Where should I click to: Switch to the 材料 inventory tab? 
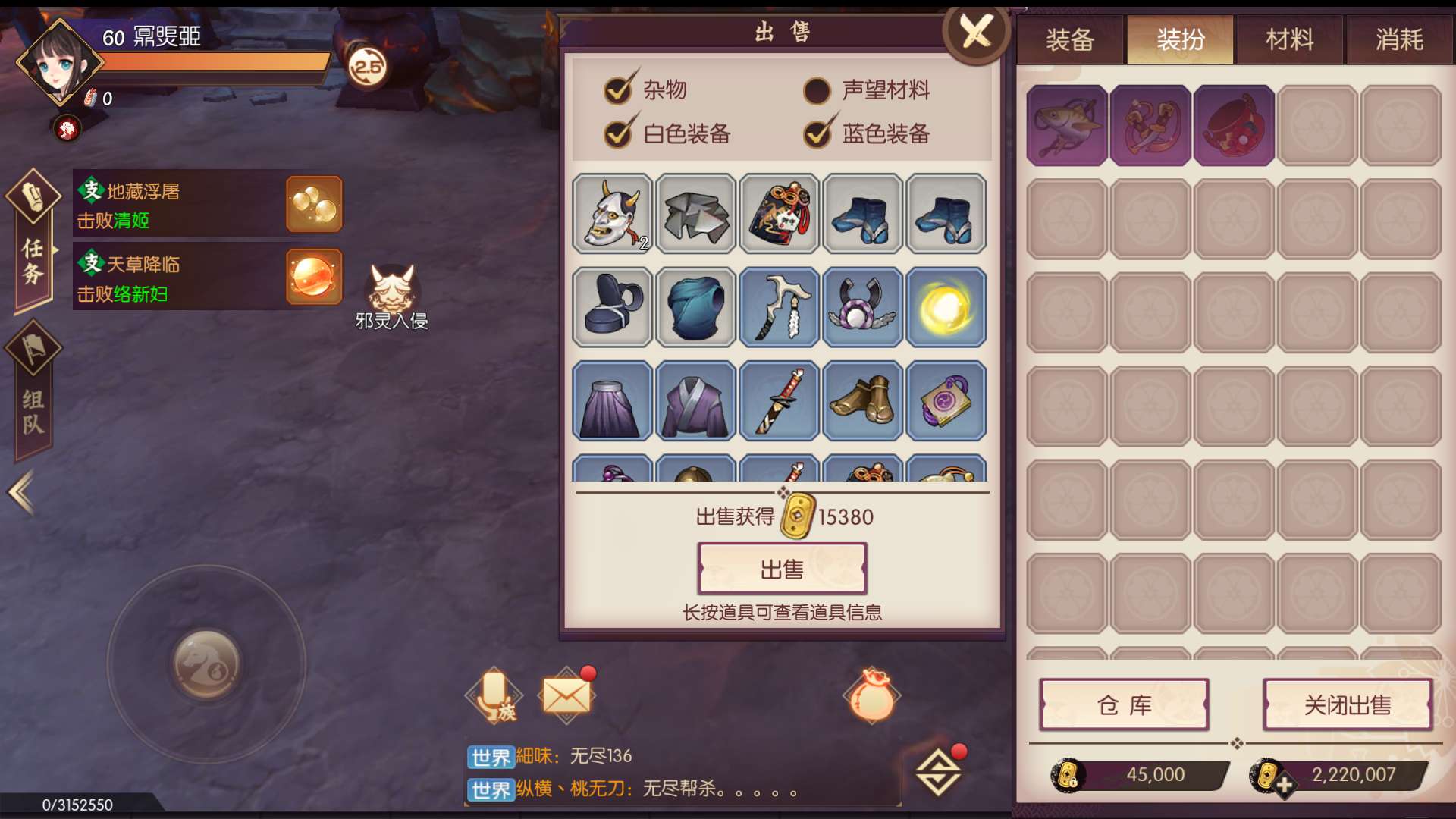[x=1289, y=39]
